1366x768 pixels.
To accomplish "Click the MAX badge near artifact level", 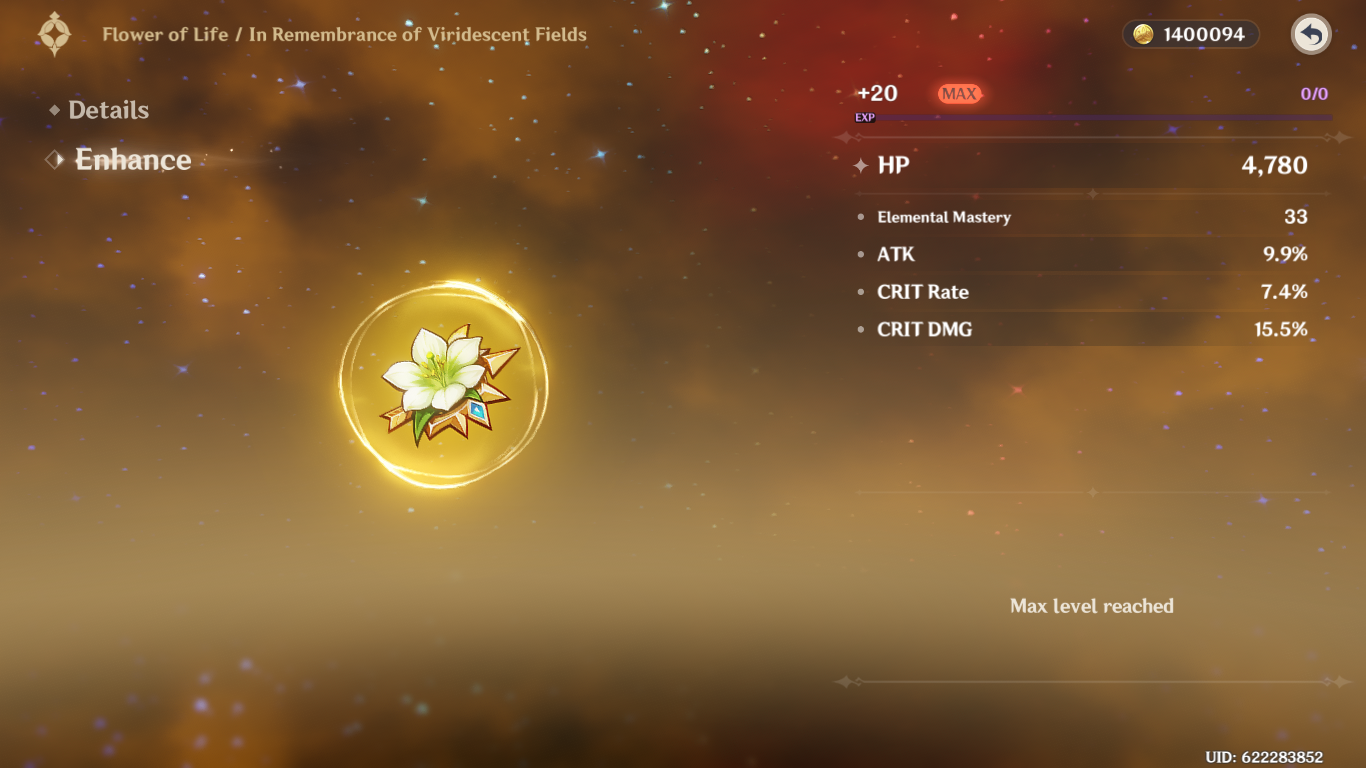I will click(960, 93).
